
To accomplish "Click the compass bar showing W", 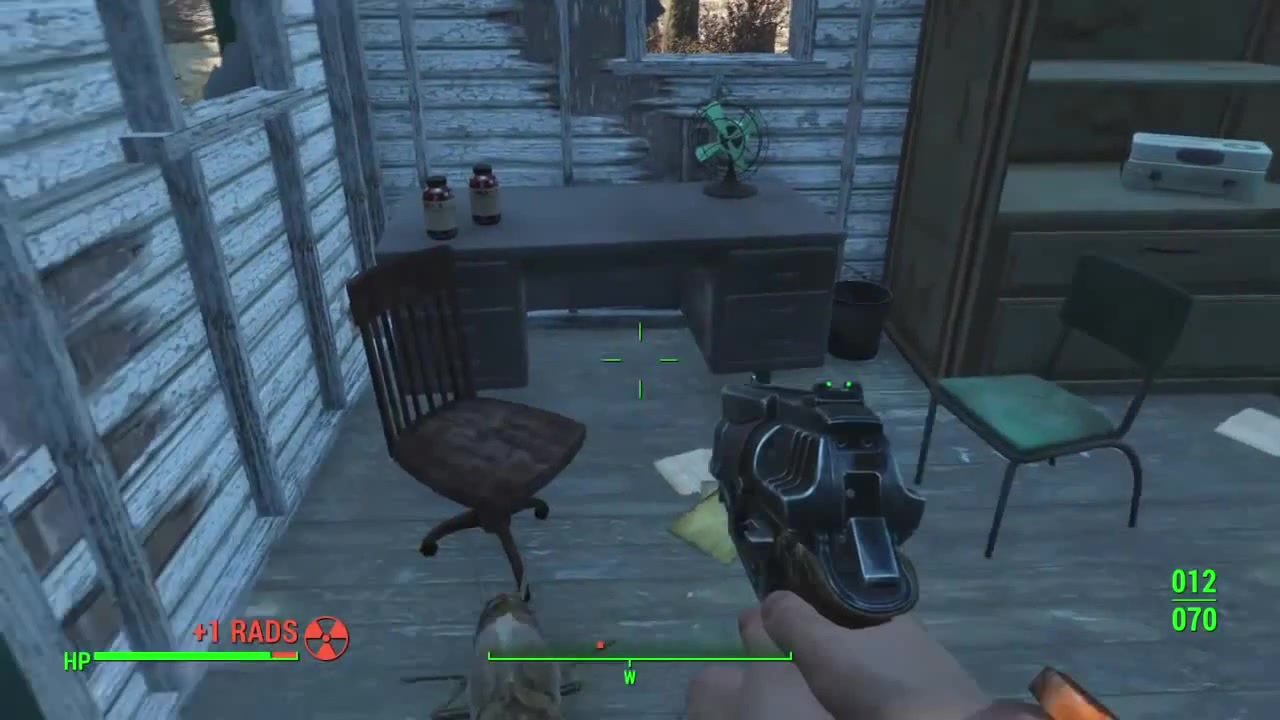I will tap(639, 659).
